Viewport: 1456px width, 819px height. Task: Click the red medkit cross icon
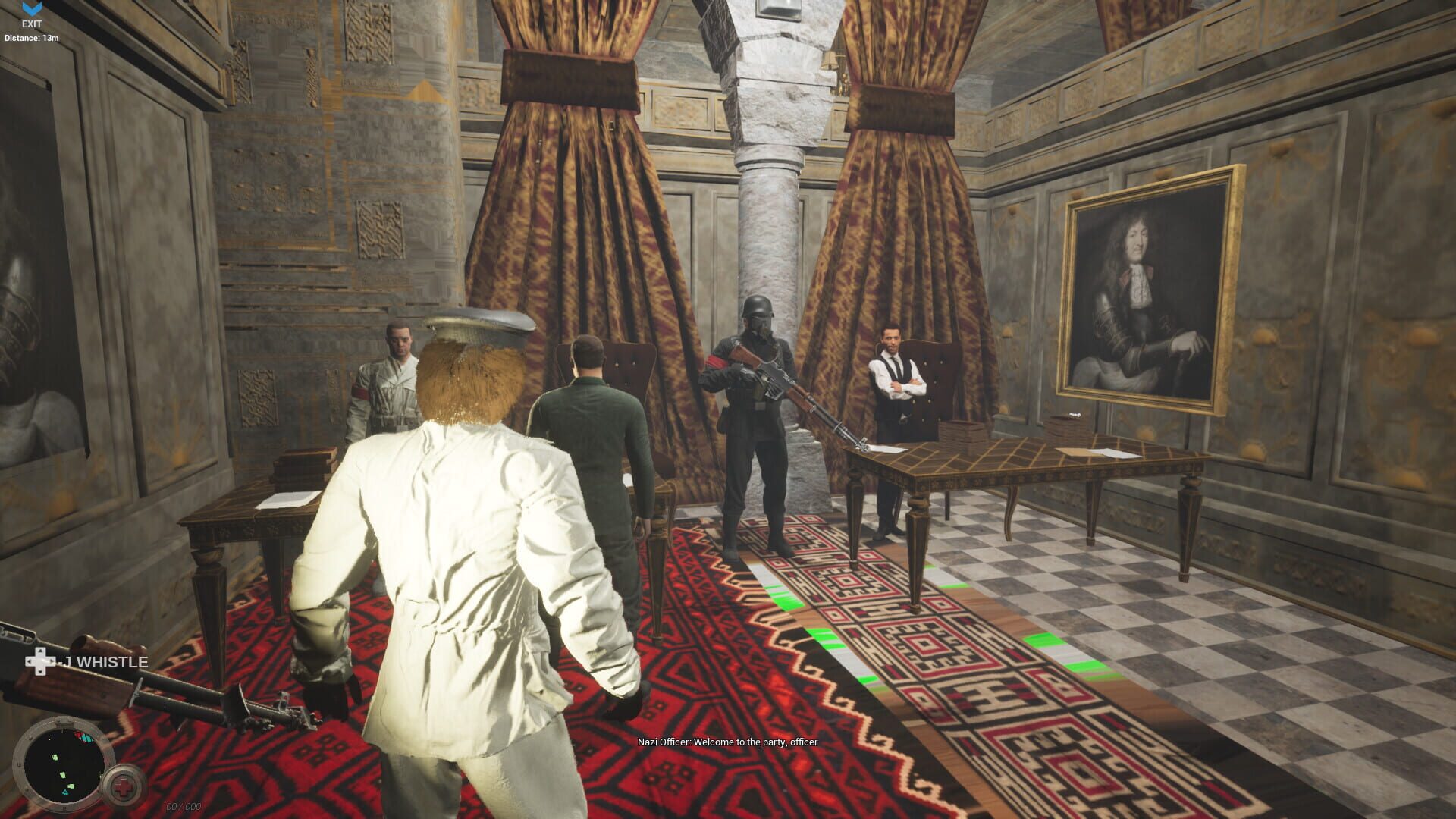pos(124,786)
